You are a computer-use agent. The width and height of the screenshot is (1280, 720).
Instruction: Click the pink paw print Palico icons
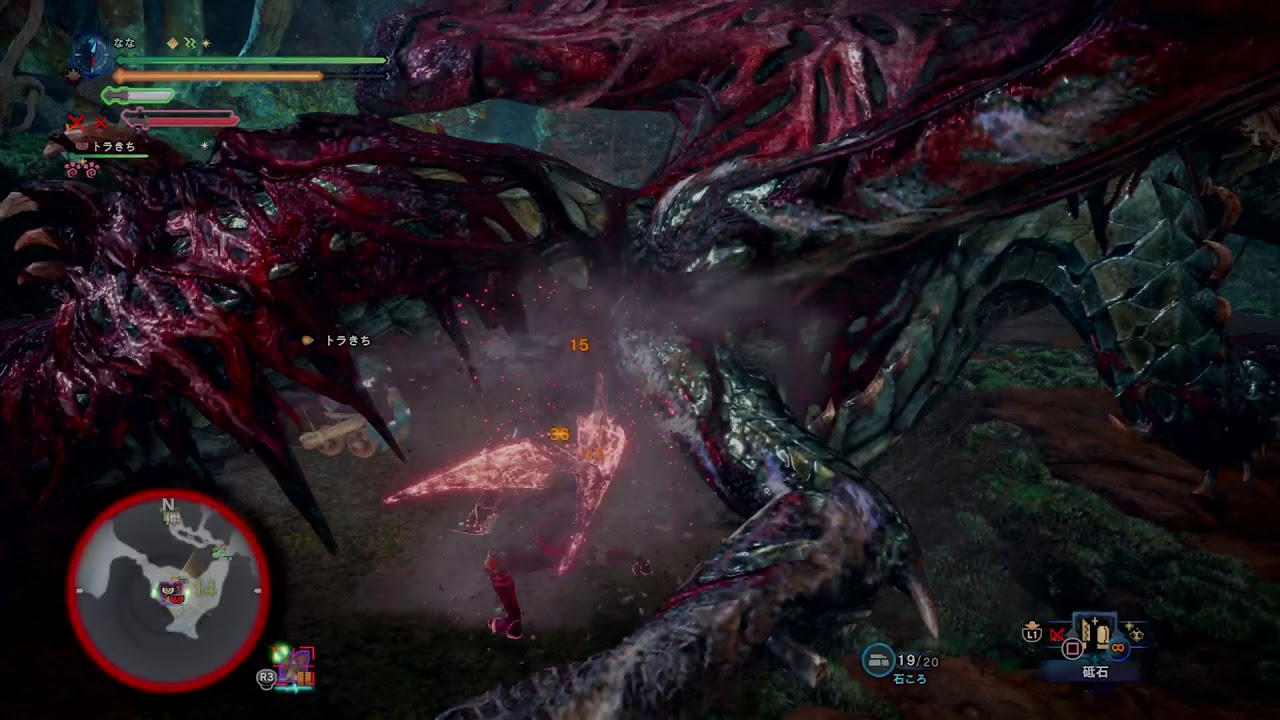coord(82,169)
